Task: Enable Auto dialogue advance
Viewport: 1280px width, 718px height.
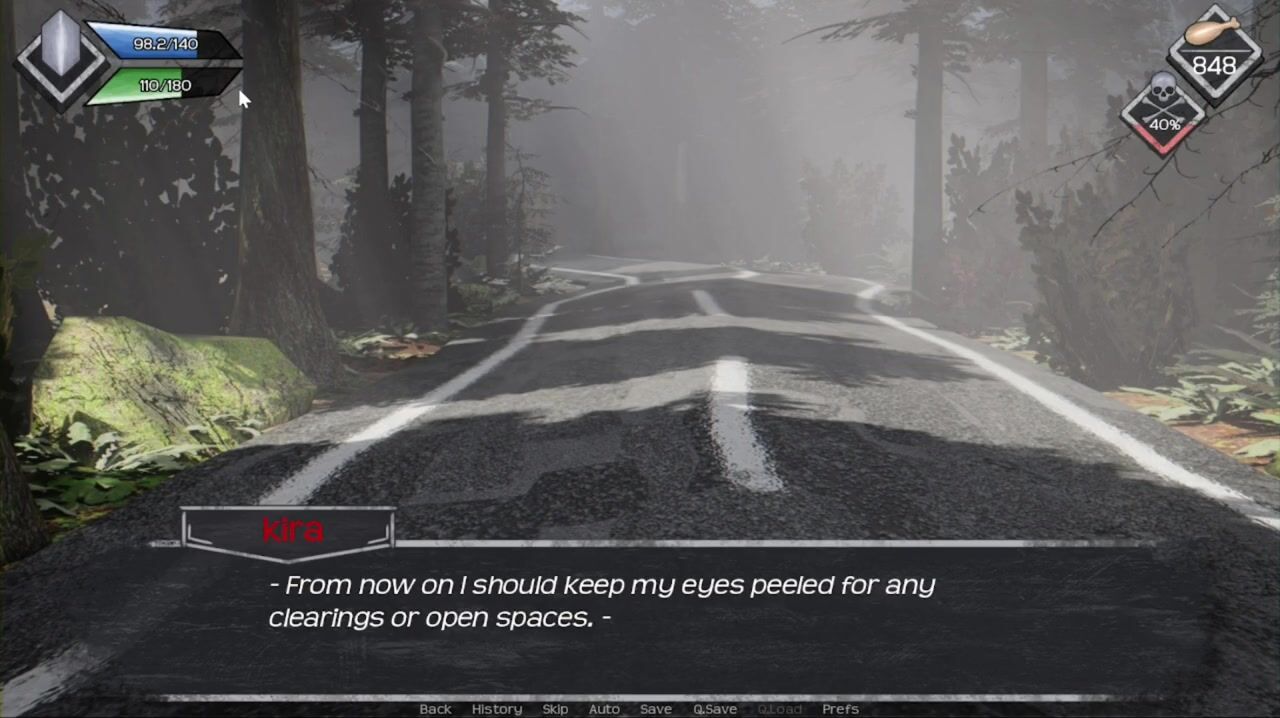Action: 604,709
